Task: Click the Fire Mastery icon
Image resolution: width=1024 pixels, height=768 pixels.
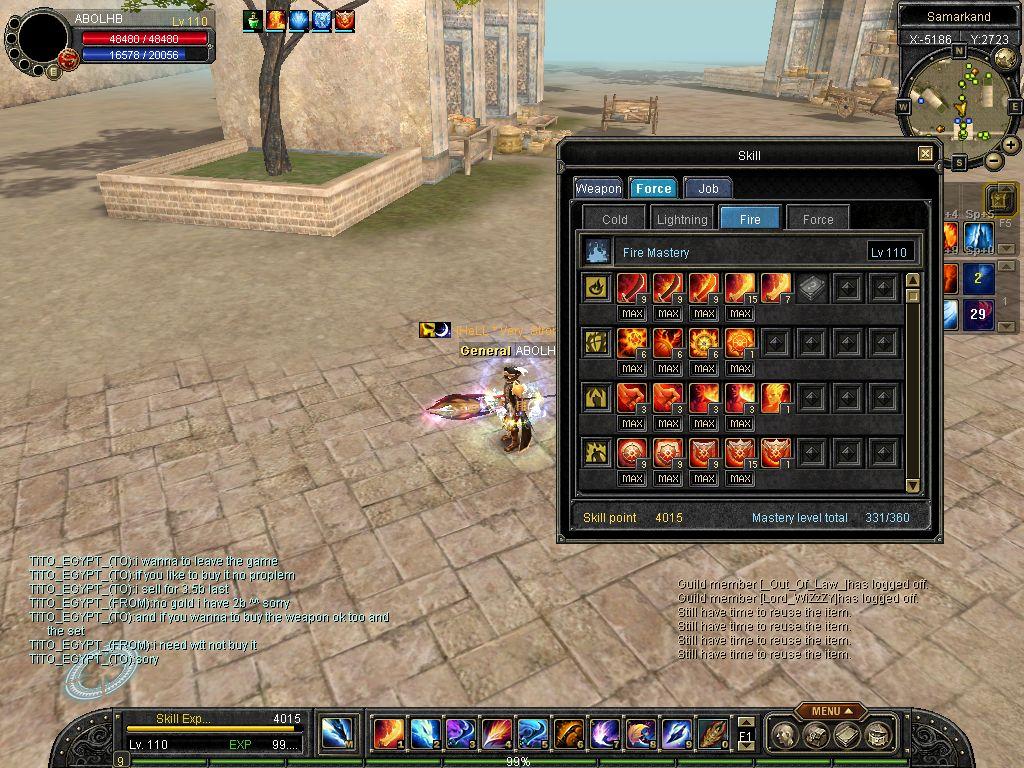Action: [x=598, y=251]
